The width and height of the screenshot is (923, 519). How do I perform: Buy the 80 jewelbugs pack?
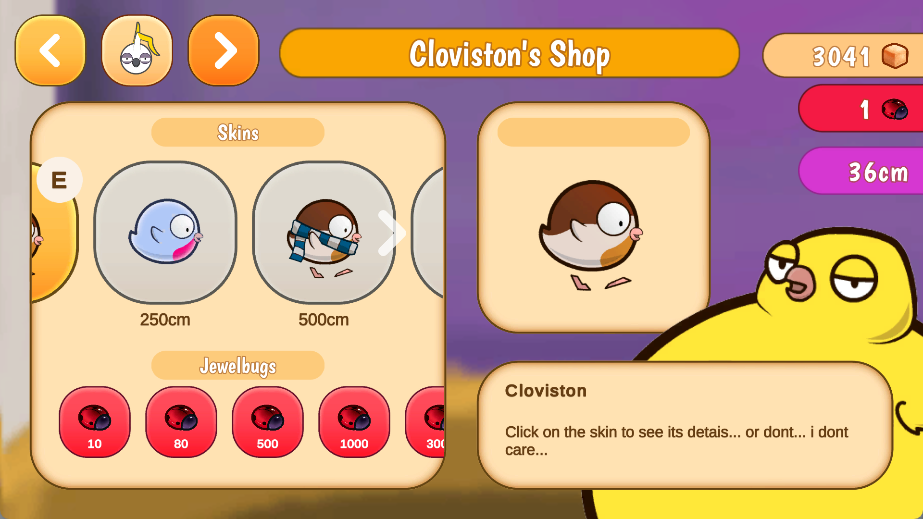(x=181, y=422)
